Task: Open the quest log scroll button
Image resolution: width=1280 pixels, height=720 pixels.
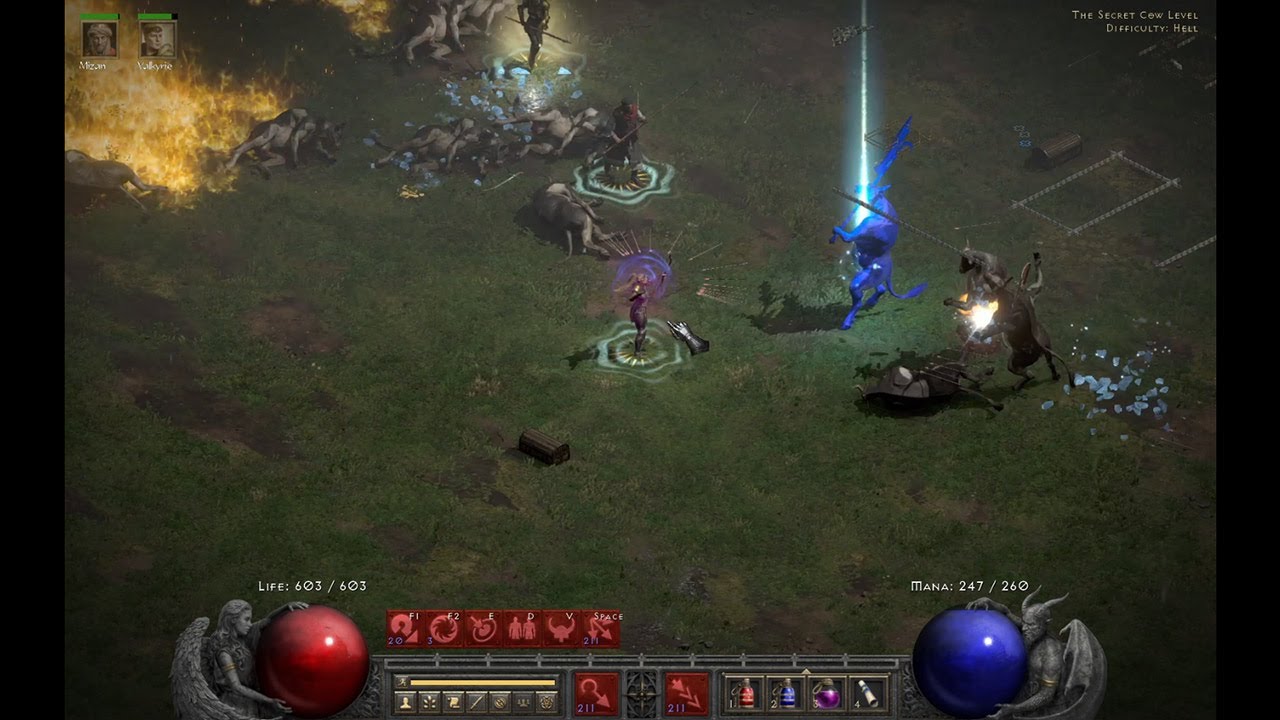Action: pyautogui.click(x=453, y=703)
